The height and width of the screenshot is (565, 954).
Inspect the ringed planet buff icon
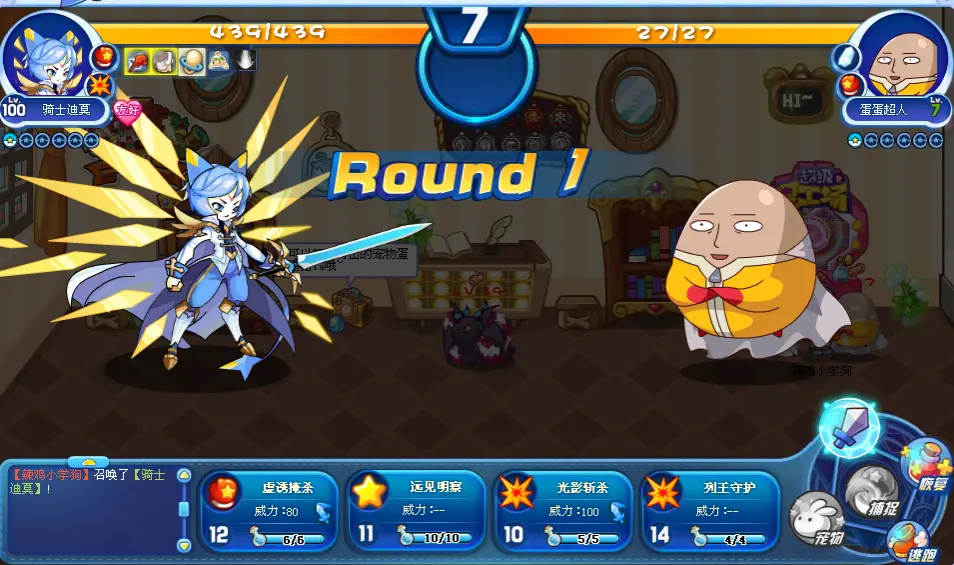[191, 60]
